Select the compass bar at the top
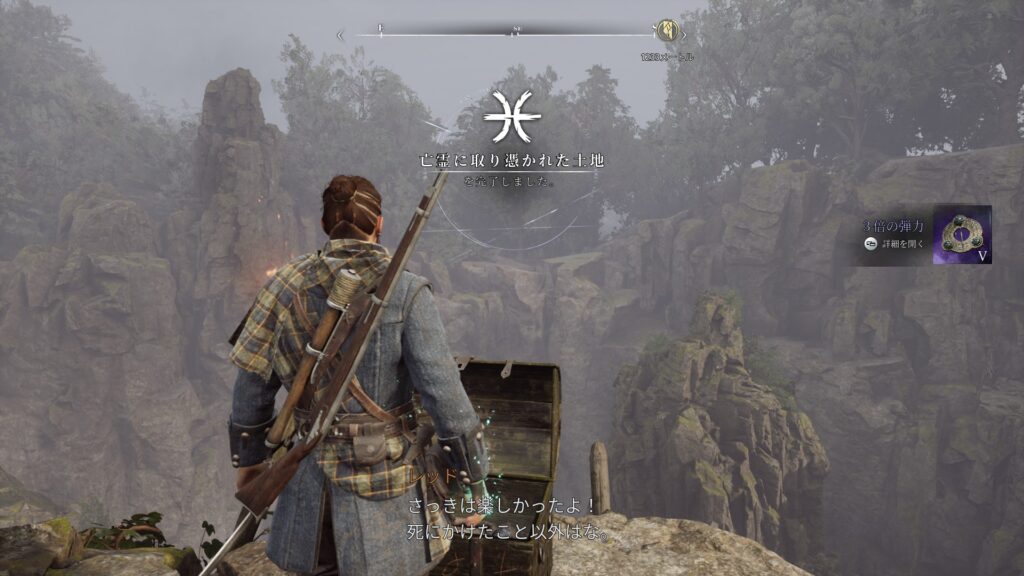This screenshot has width=1024, height=576. 512,34
